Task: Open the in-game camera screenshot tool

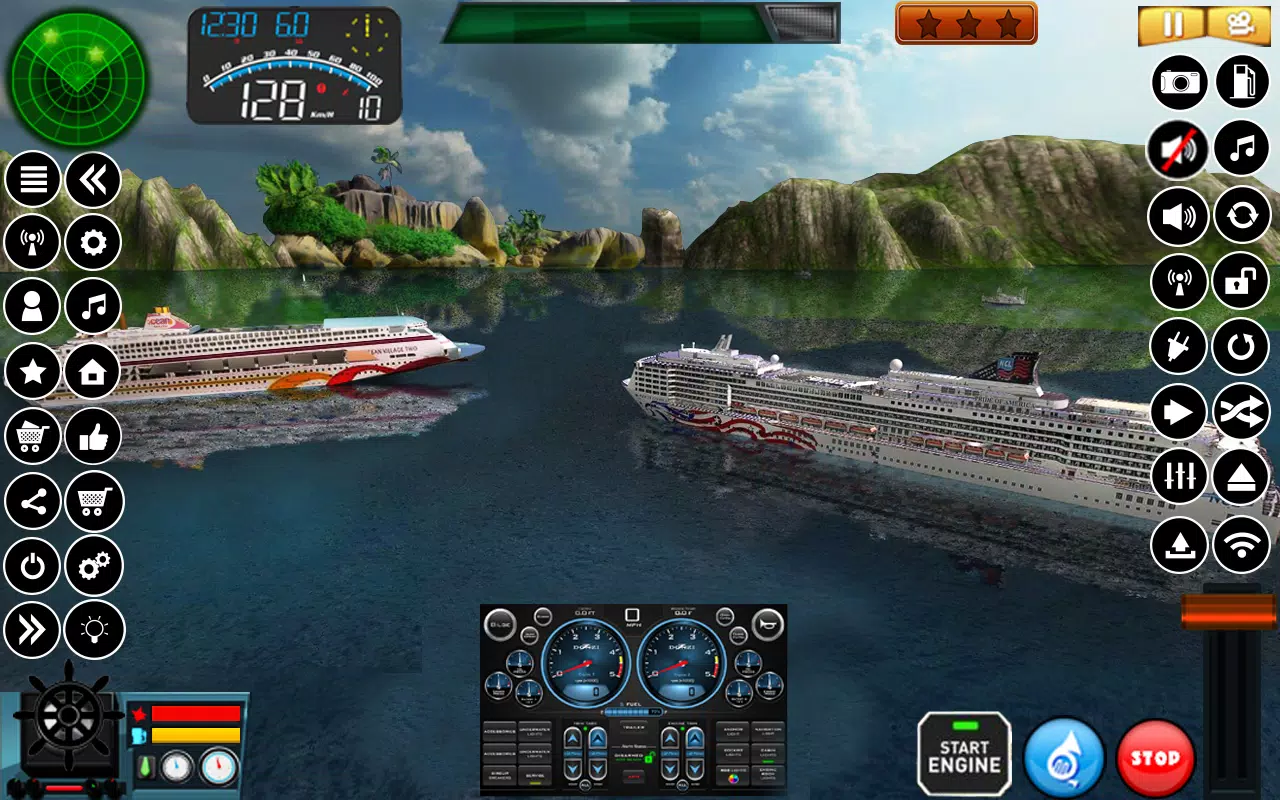Action: click(x=1178, y=82)
